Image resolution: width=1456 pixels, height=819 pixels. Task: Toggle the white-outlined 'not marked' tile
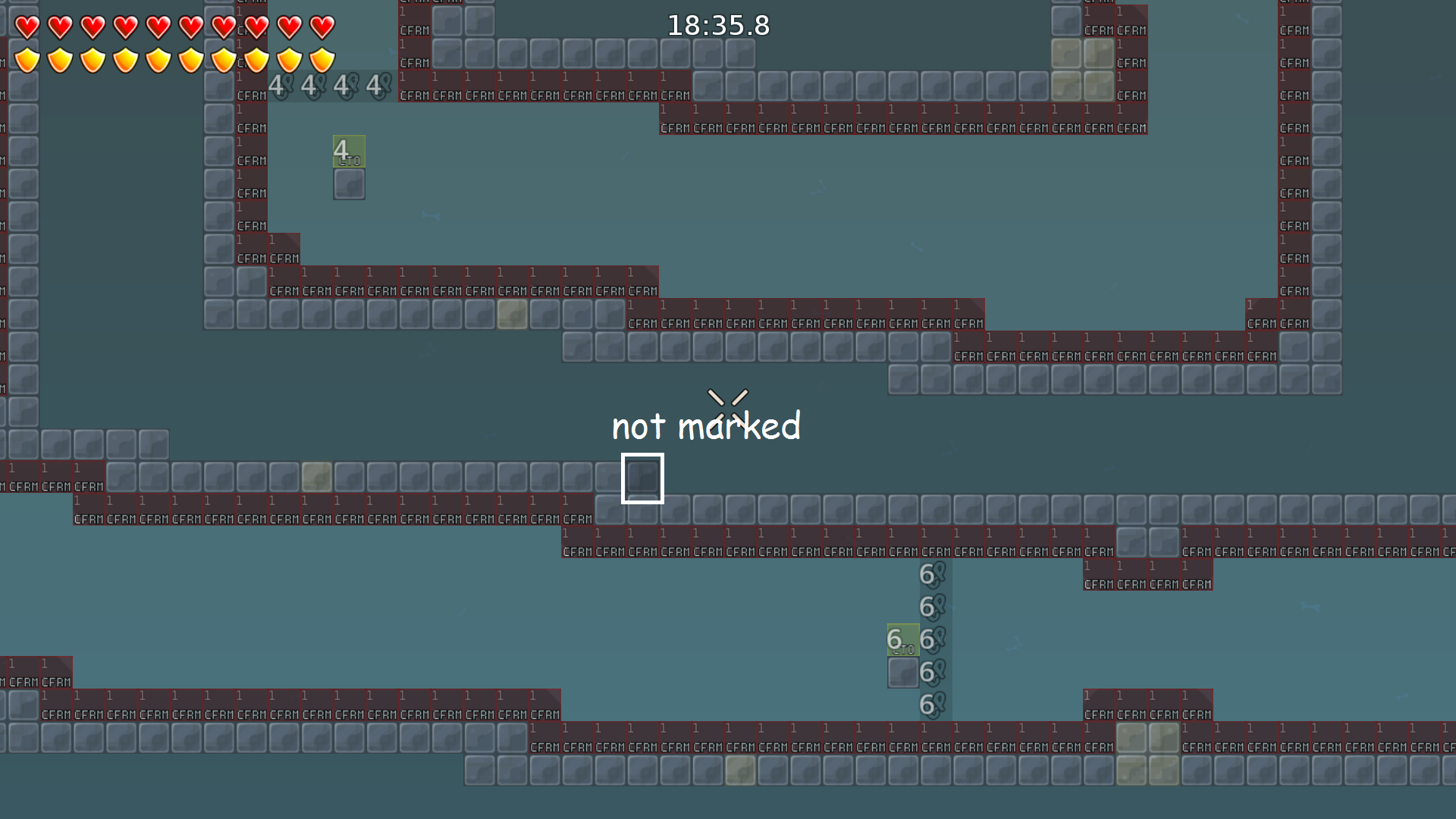coord(642,479)
